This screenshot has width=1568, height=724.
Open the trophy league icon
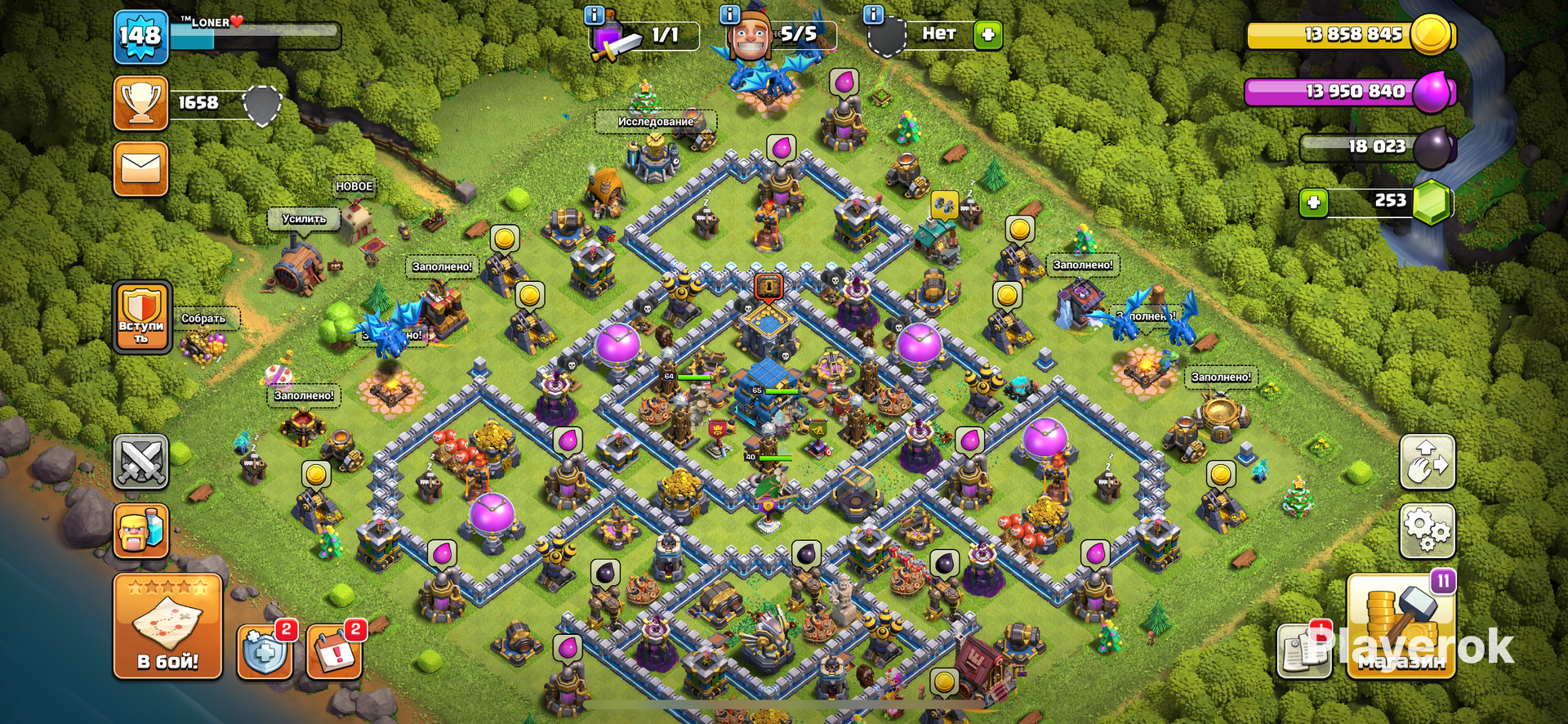tap(140, 104)
